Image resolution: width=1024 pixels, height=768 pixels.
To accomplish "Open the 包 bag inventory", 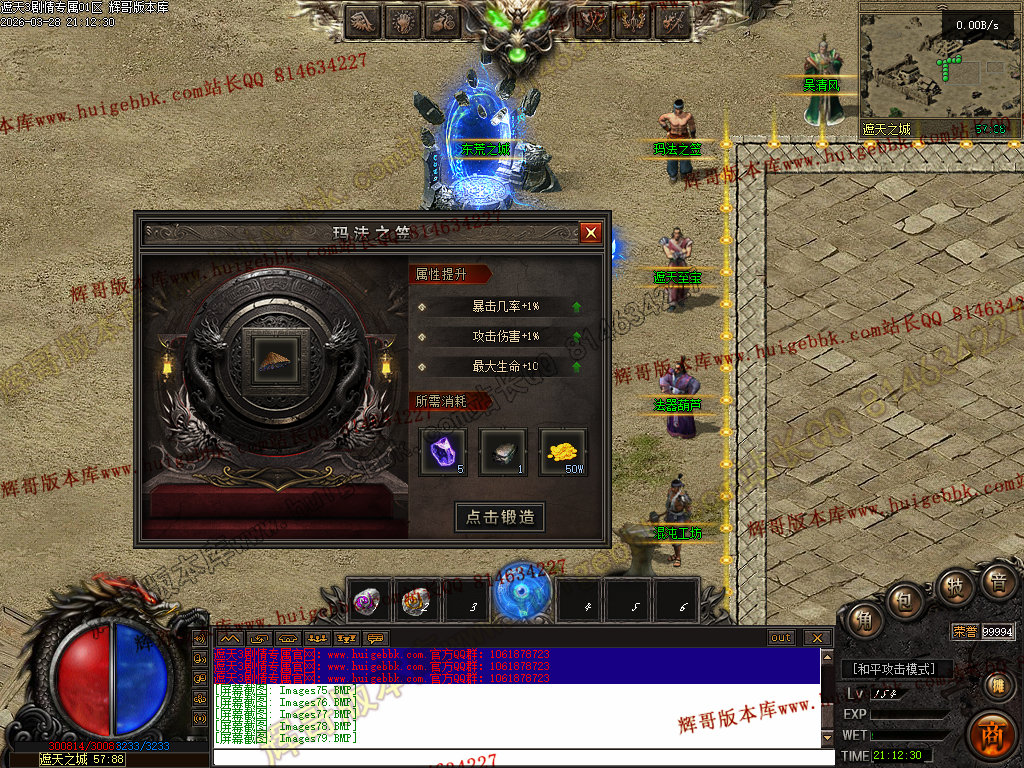I will tap(905, 602).
